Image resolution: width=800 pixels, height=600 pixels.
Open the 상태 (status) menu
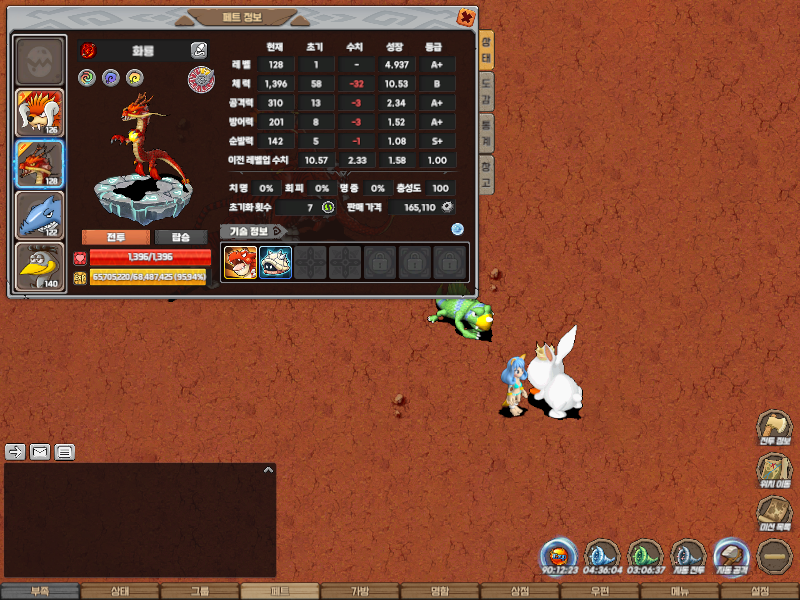click(x=120, y=592)
